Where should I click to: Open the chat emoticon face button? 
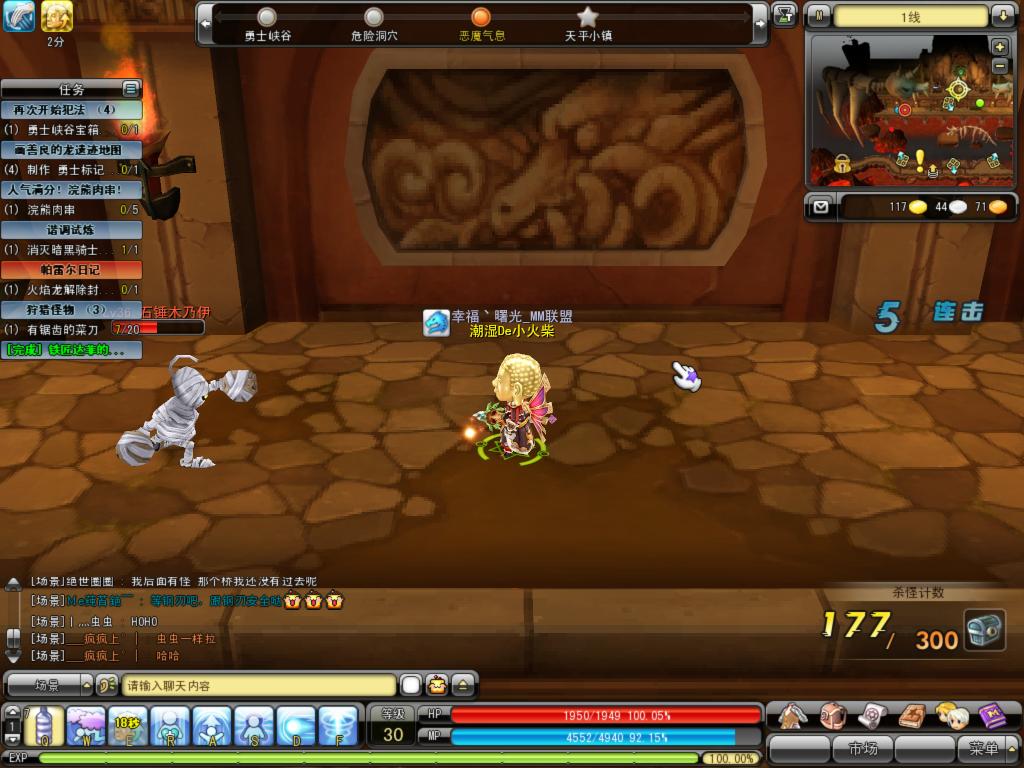[437, 685]
